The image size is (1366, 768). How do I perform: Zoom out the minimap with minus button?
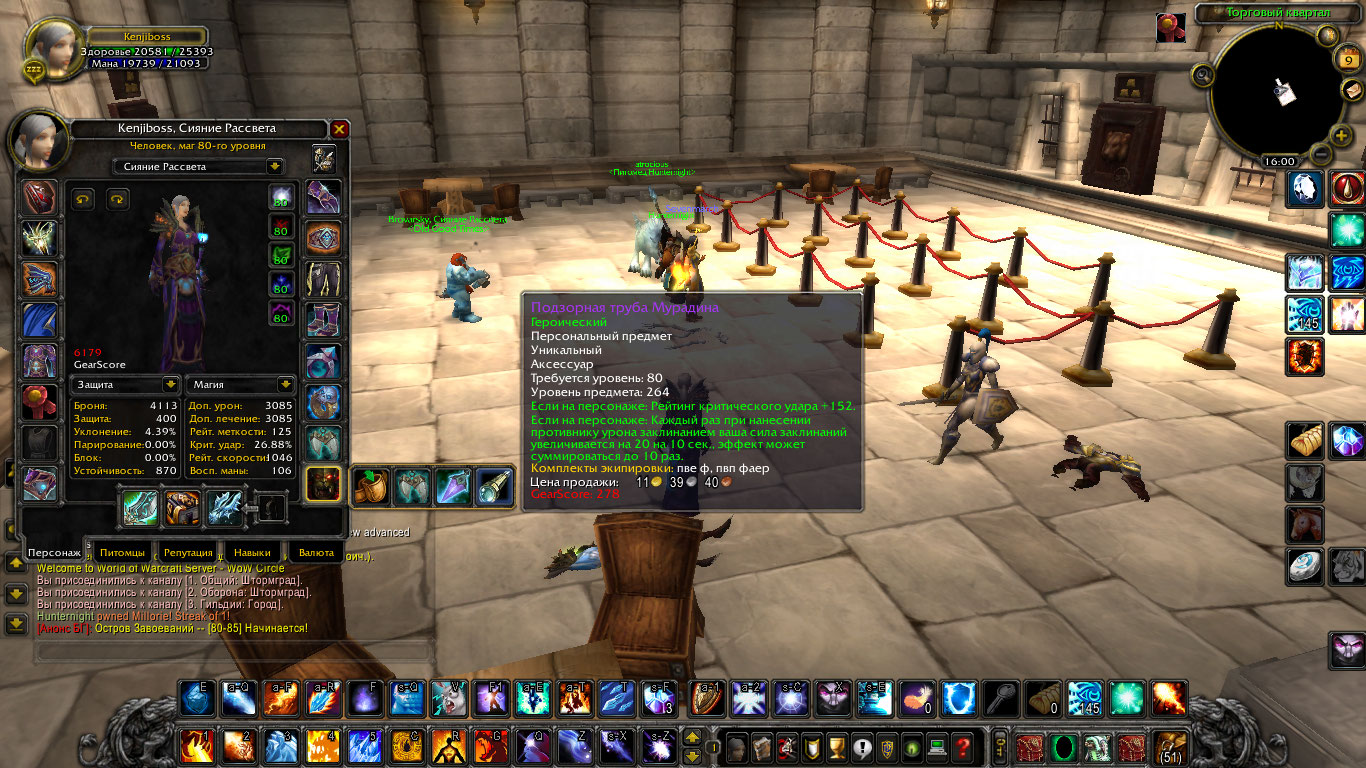pos(1319,155)
